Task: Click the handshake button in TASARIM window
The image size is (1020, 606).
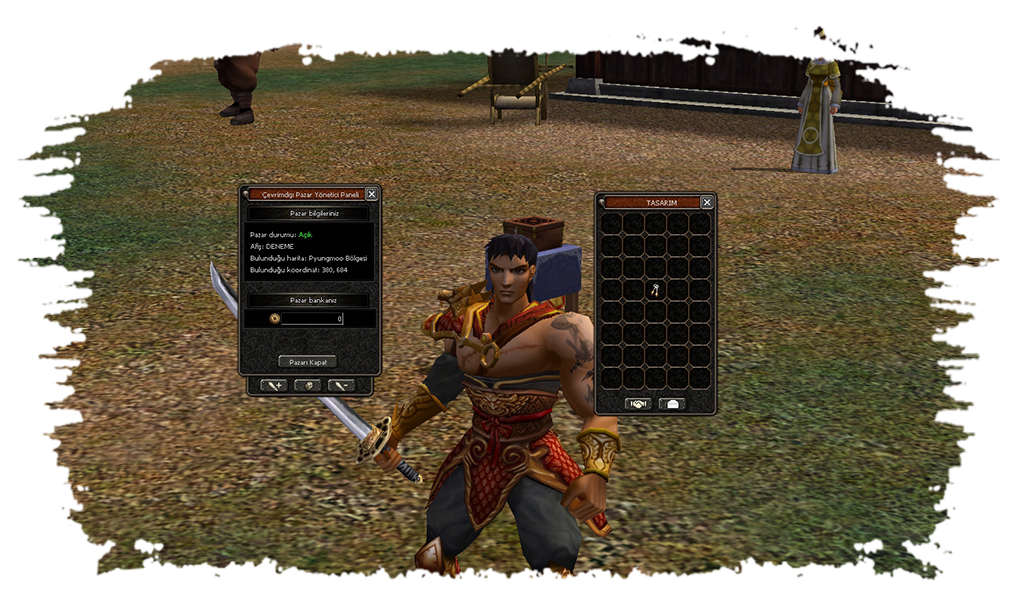Action: (638, 404)
